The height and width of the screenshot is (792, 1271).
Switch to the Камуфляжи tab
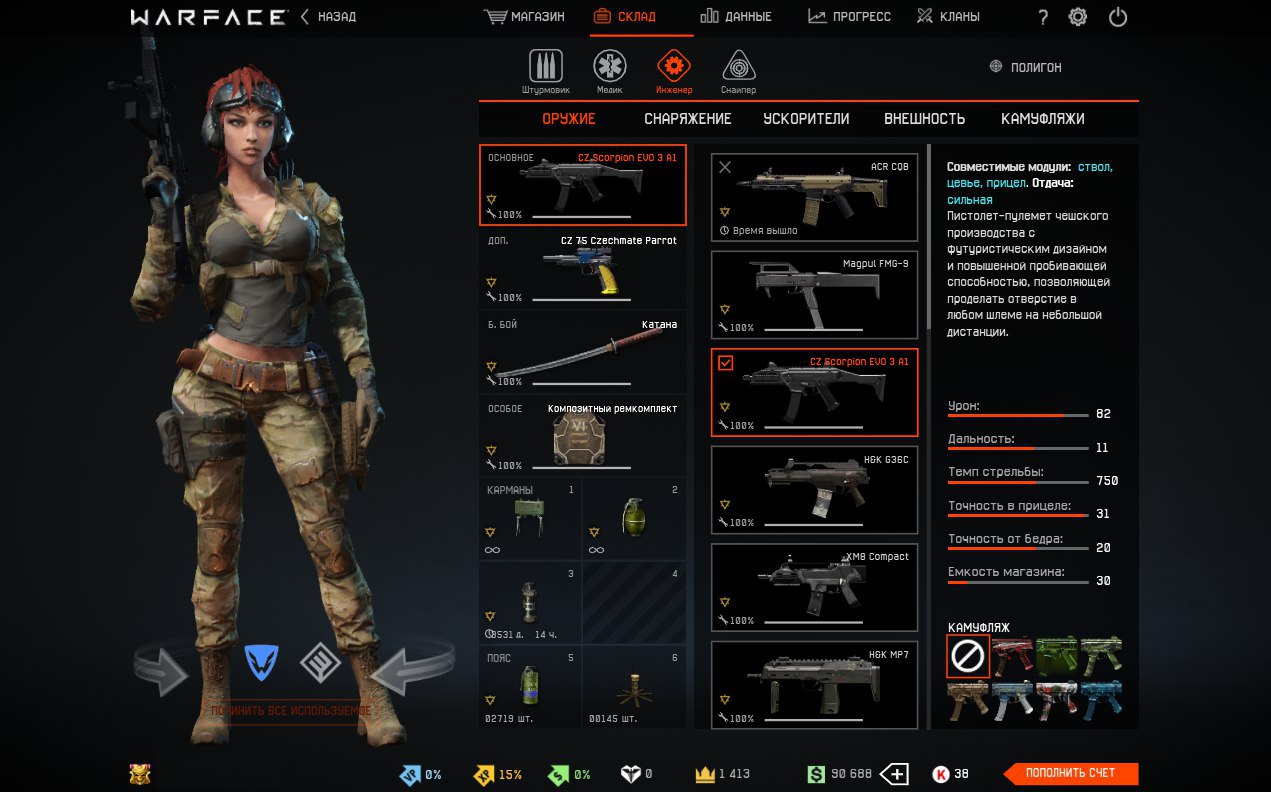tap(1042, 119)
